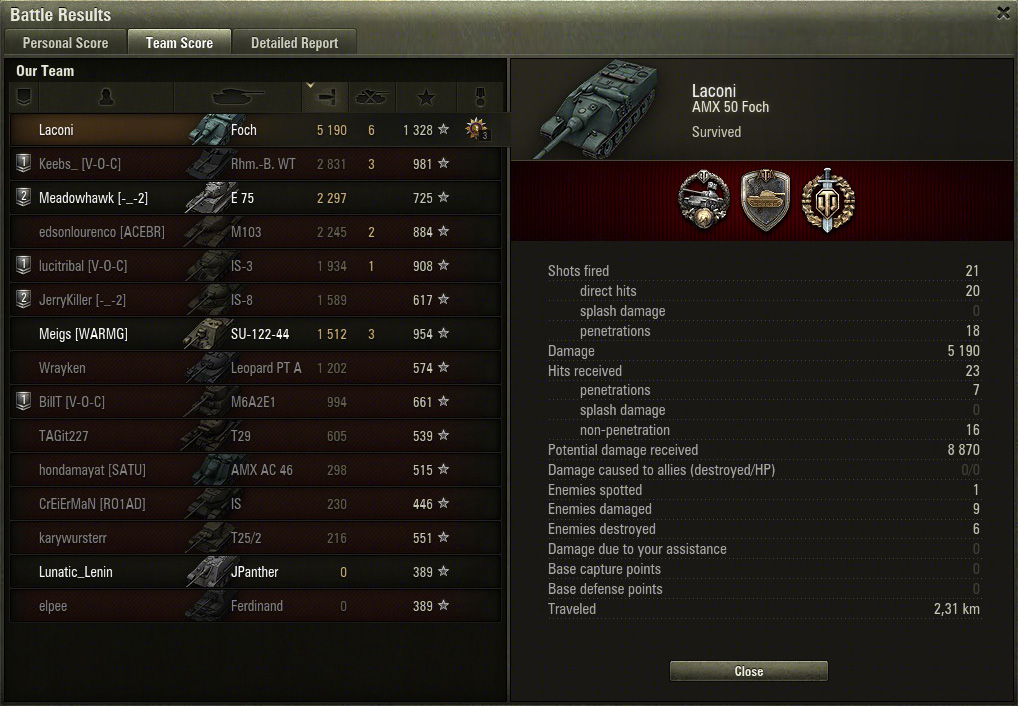Viewport: 1018px width, 706px height.
Task: Pick Meigs [WARMG] SU-122-44 row
Action: tap(255, 334)
